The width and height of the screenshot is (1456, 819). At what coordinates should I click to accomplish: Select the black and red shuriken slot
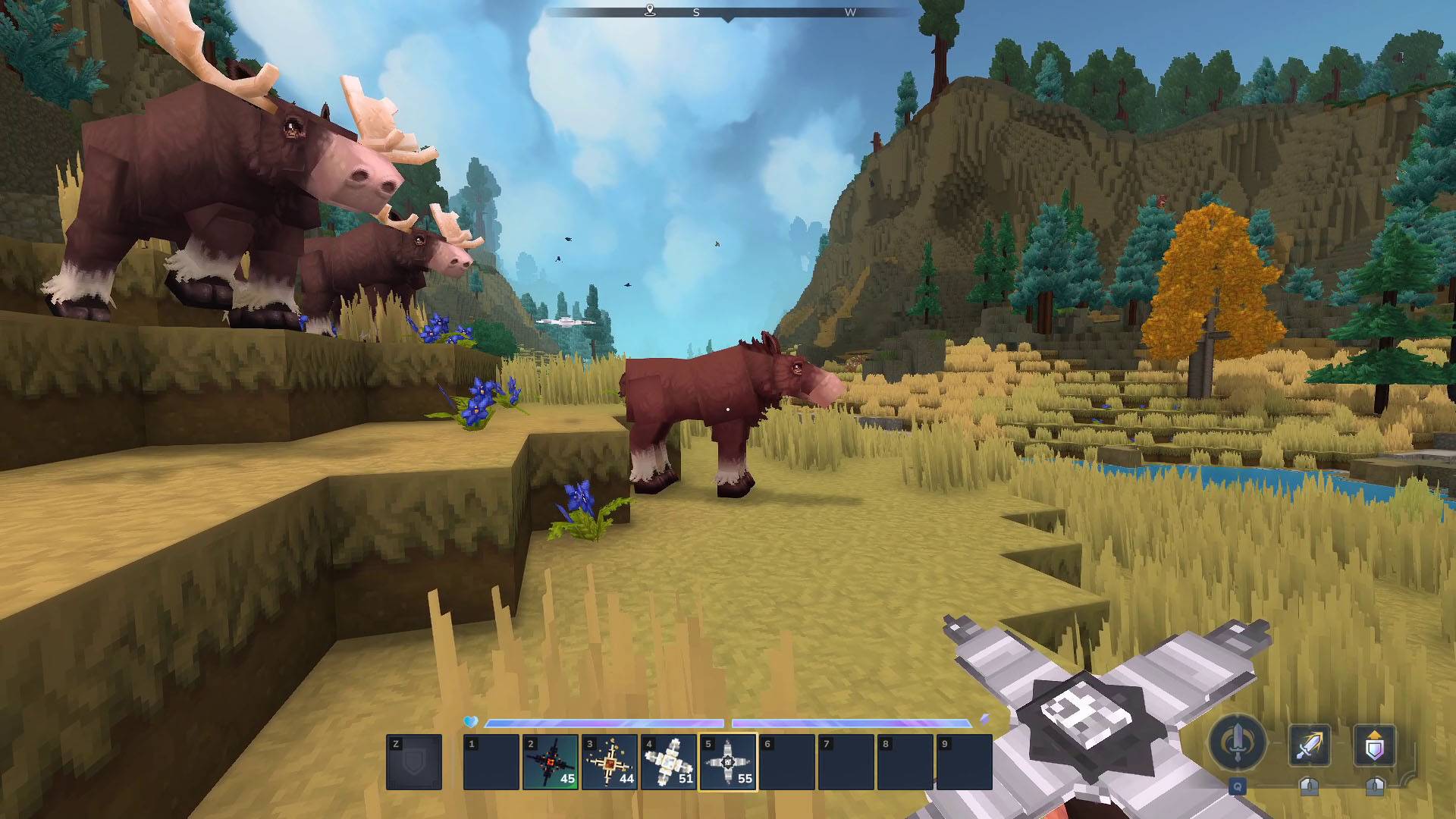click(x=550, y=761)
